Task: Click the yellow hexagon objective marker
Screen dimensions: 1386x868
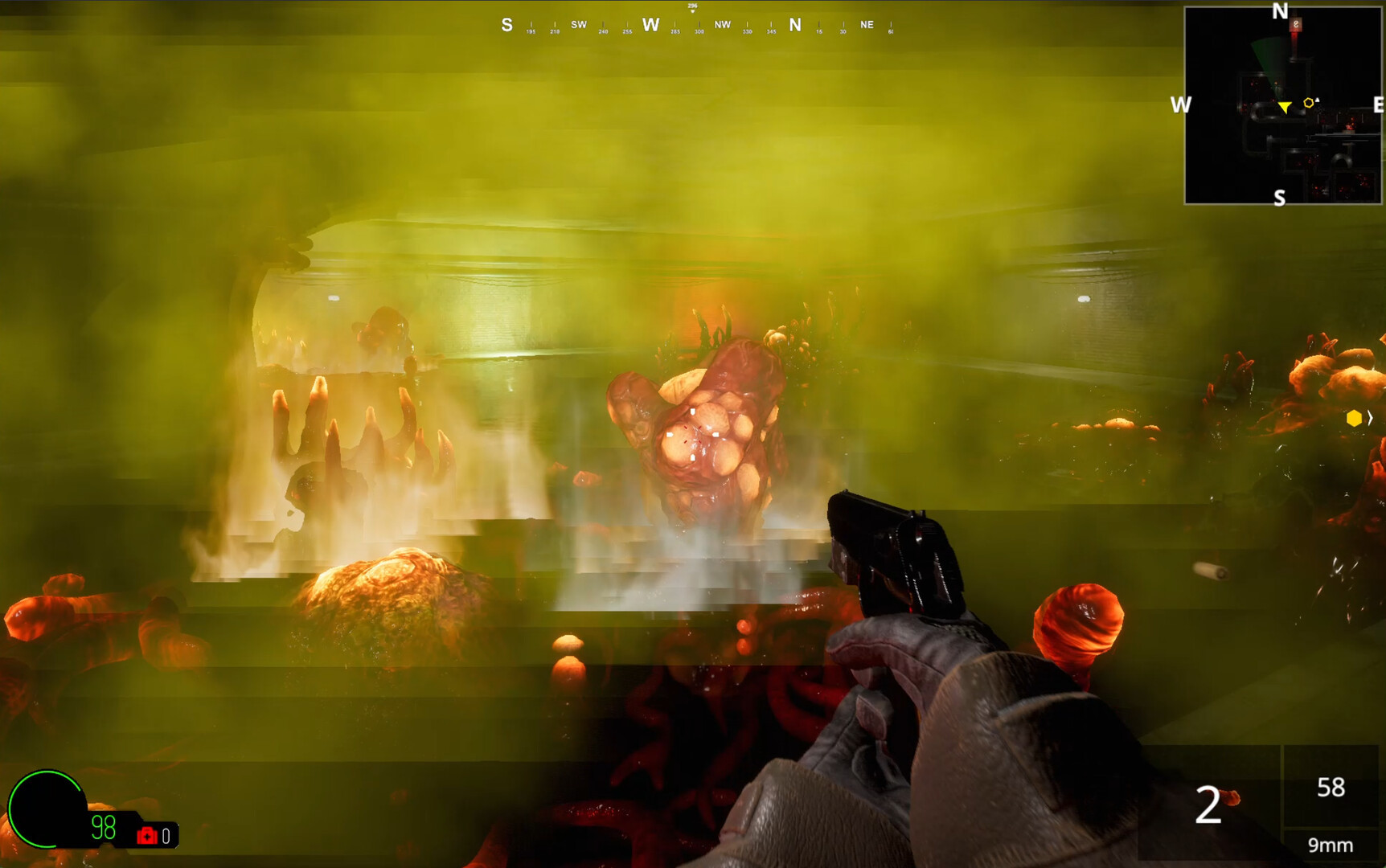Action: (x=1354, y=418)
